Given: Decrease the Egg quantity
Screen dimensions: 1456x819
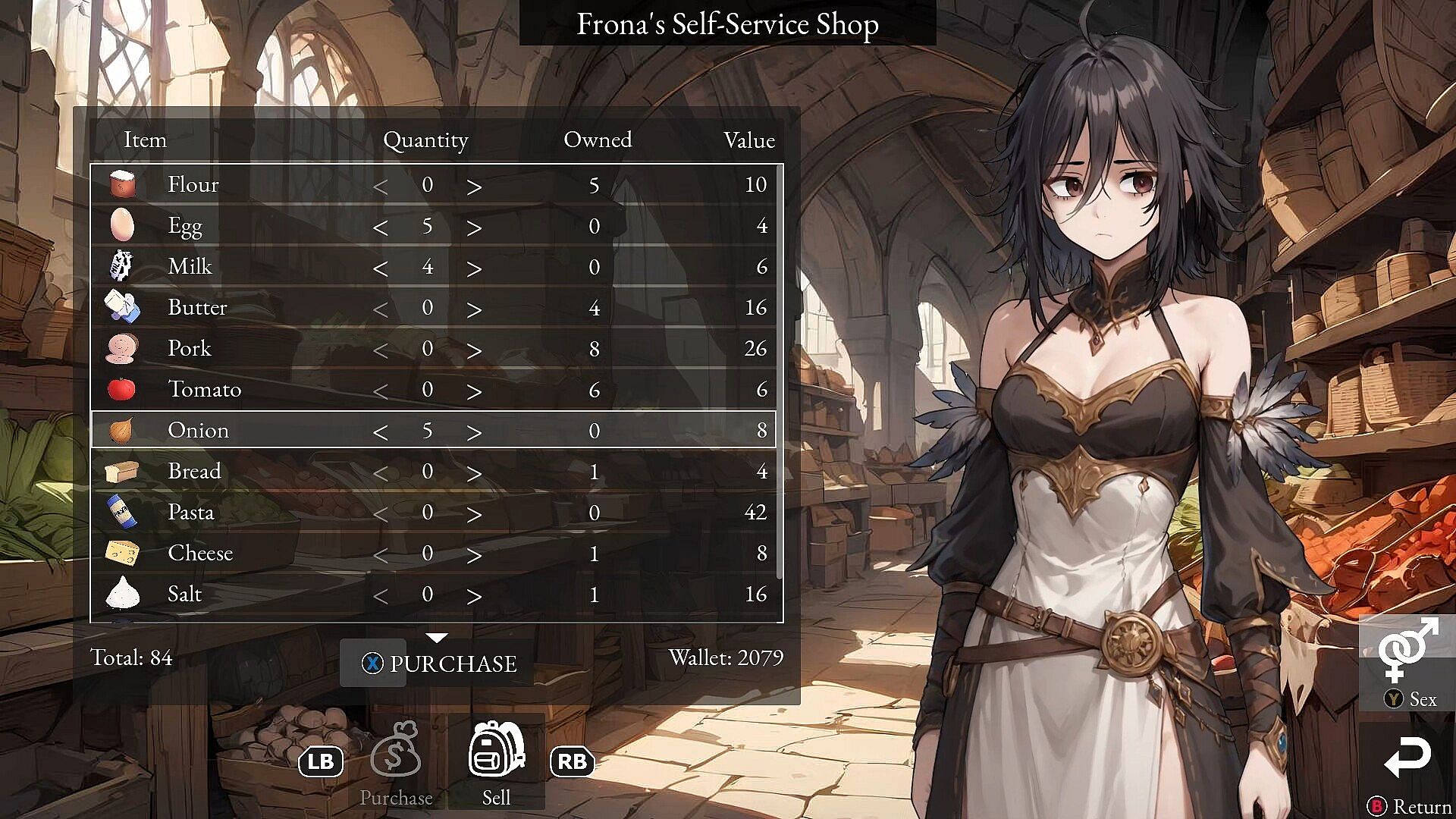Looking at the screenshot, I should click(381, 227).
